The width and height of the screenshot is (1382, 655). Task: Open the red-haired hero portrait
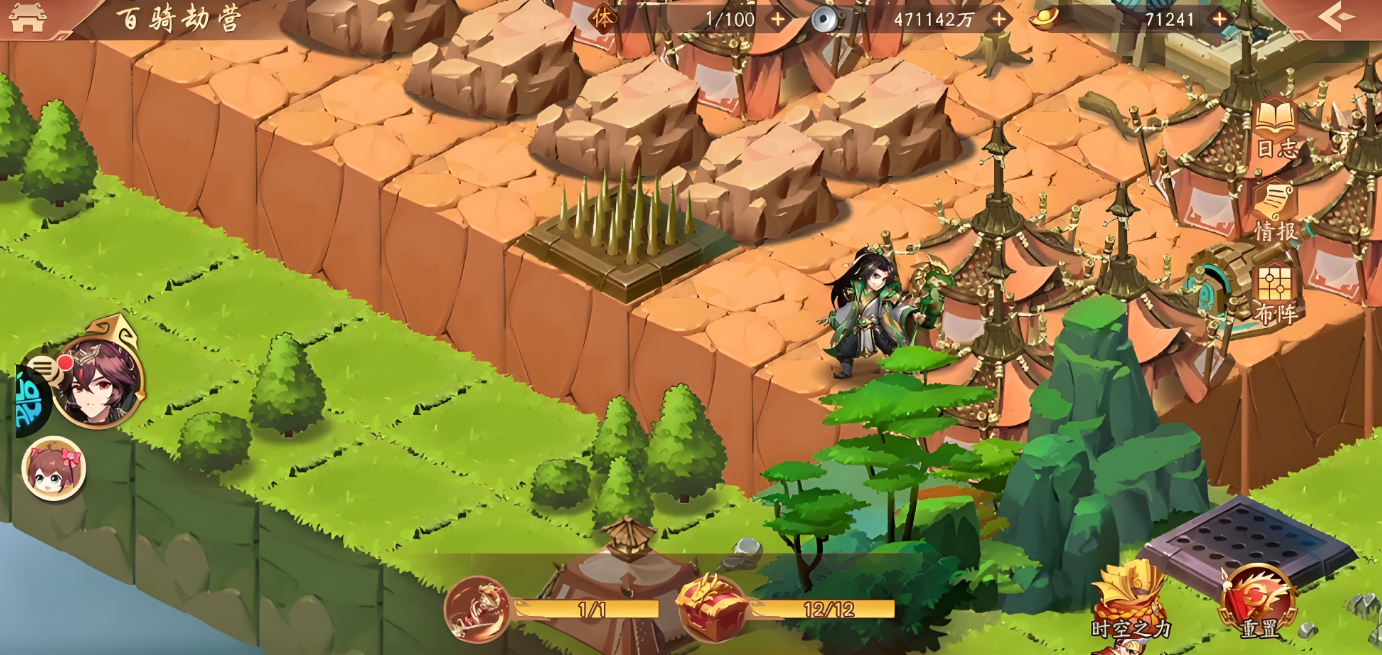click(x=98, y=380)
